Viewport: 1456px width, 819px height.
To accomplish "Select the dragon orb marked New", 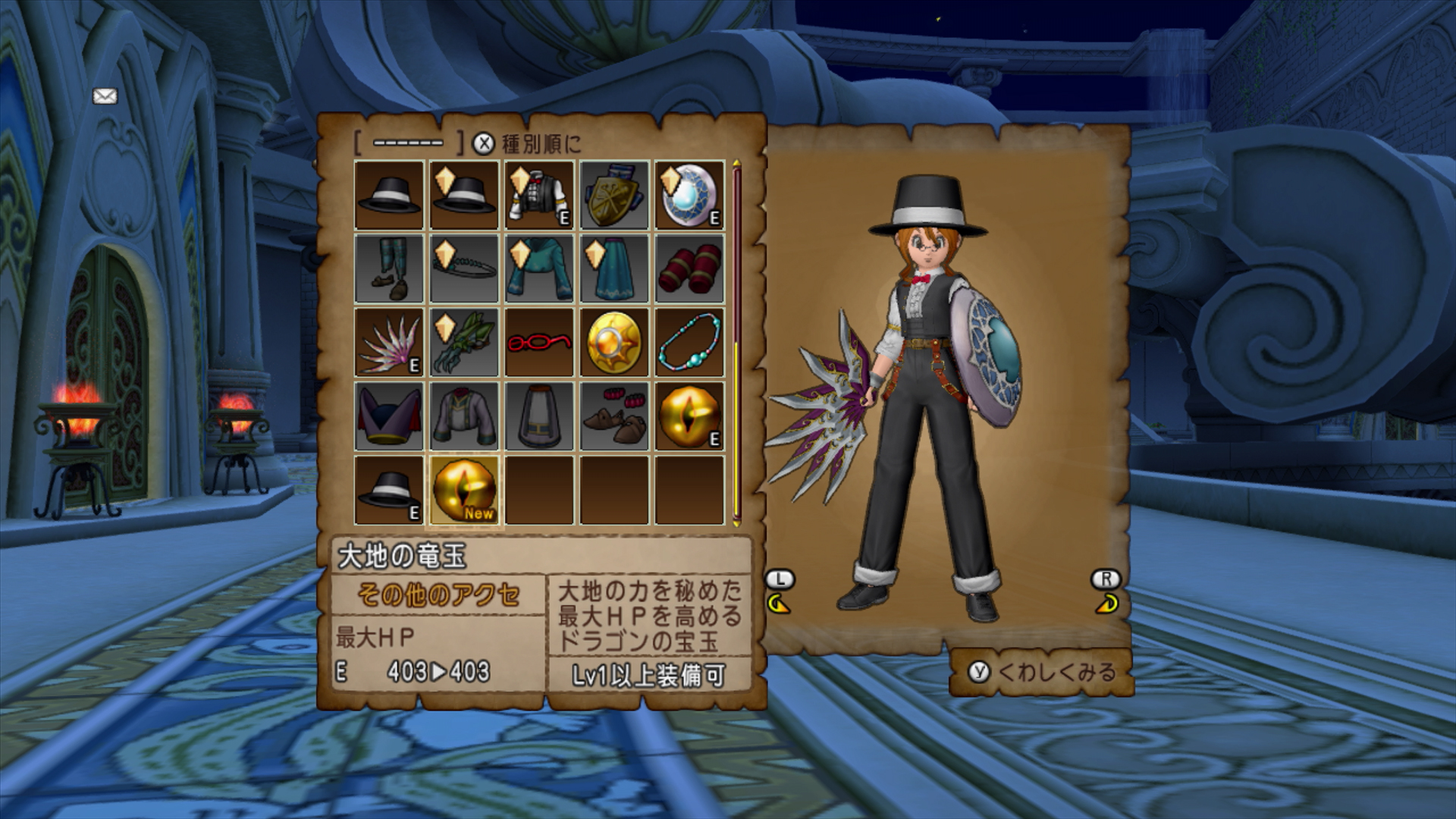I will (x=463, y=490).
